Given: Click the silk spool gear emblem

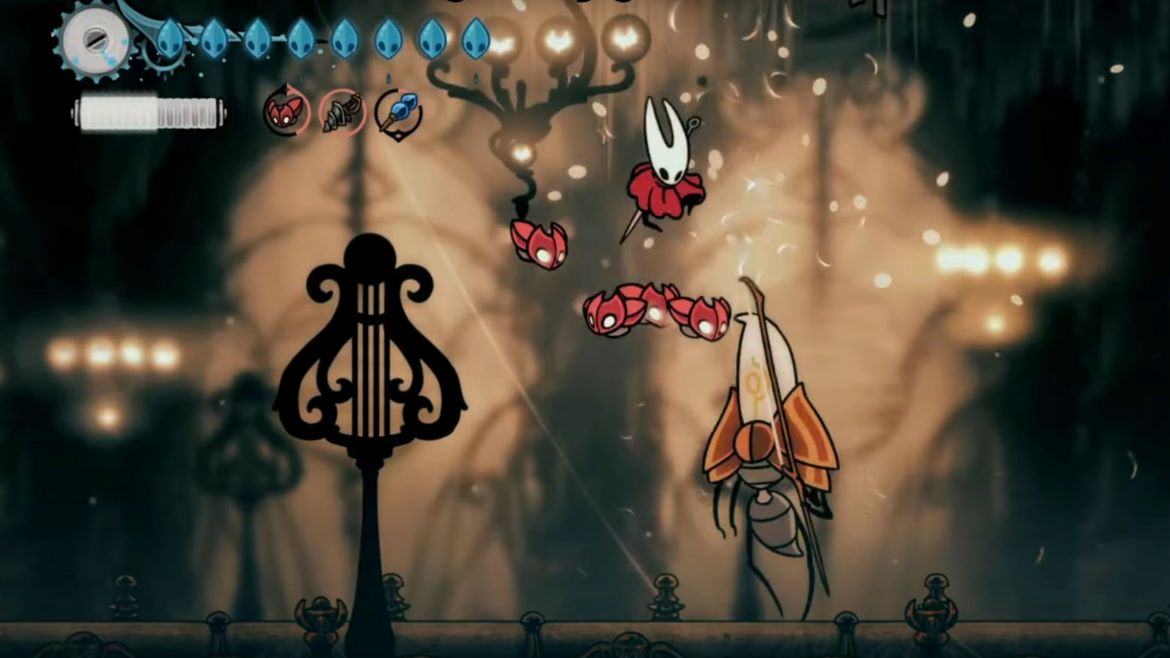Looking at the screenshot, I should [95, 42].
